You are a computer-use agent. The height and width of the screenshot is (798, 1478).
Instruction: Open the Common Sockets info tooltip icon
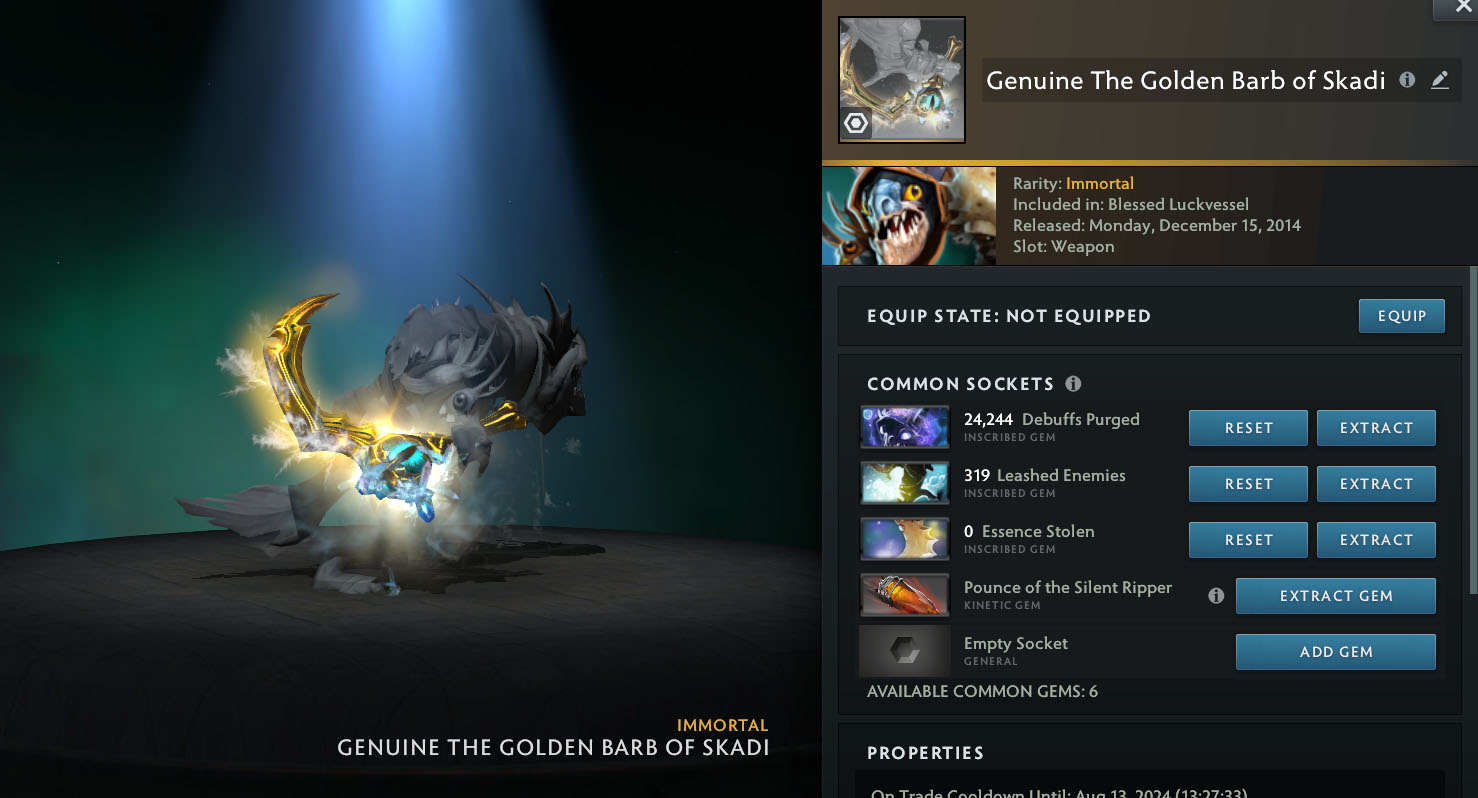coord(1073,384)
